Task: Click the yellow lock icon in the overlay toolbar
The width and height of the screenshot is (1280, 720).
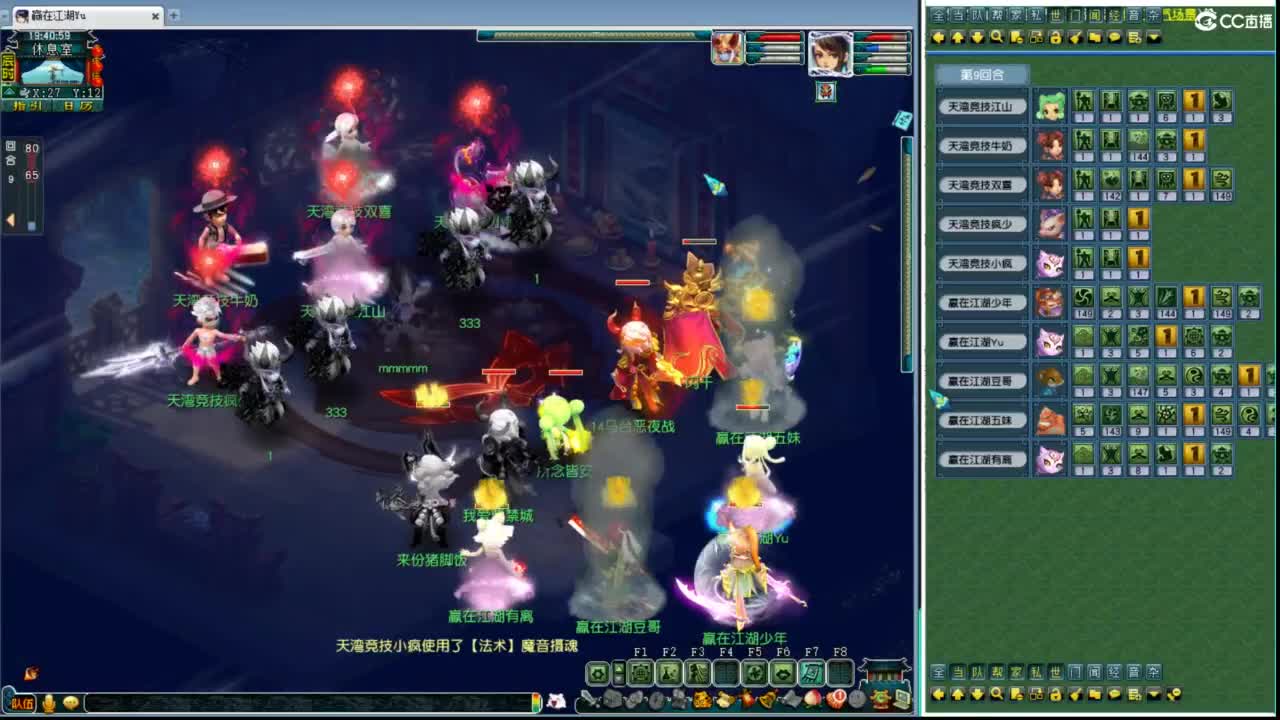Action: [1055, 37]
